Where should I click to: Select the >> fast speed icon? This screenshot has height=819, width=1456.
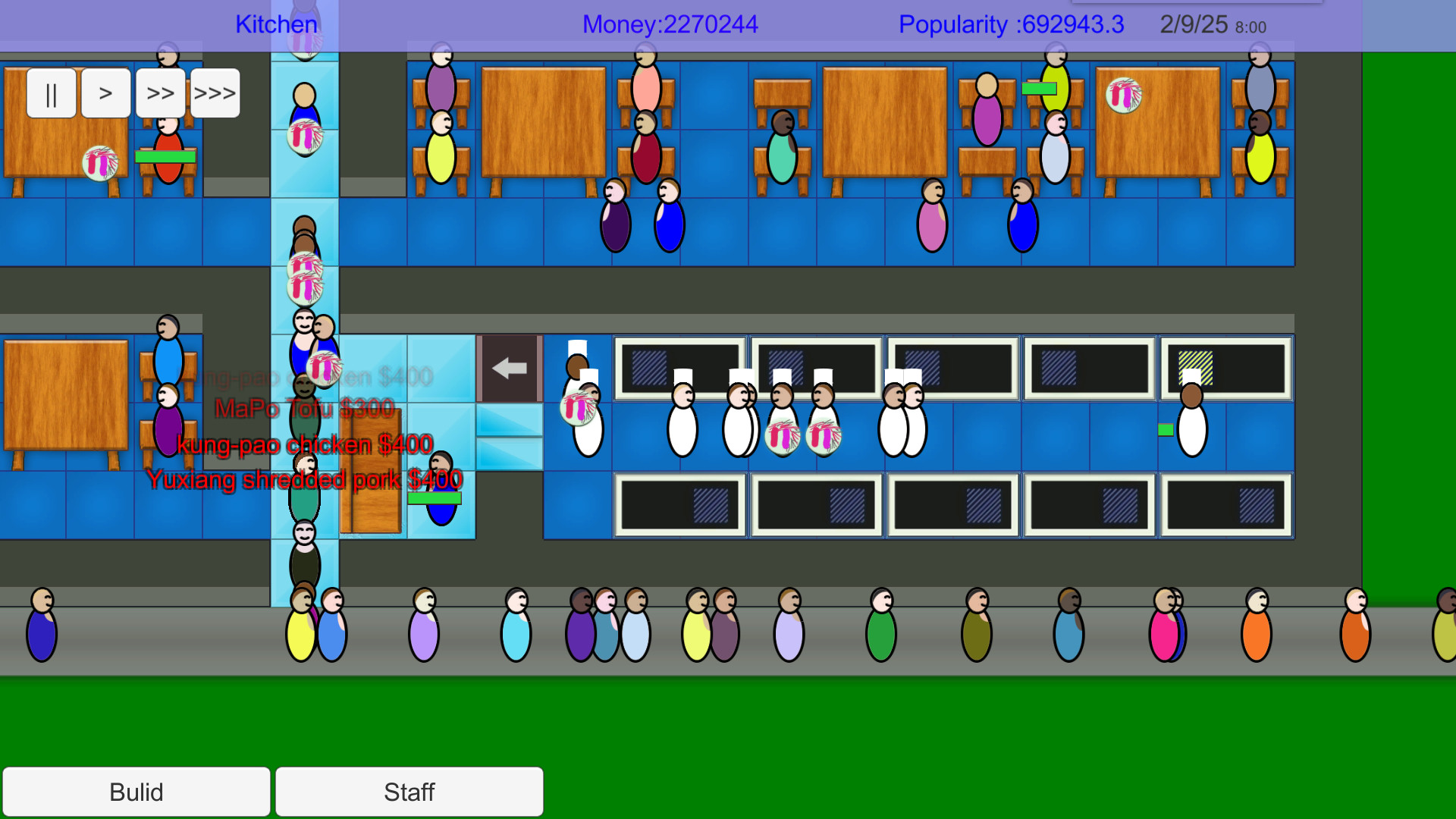coord(160,93)
